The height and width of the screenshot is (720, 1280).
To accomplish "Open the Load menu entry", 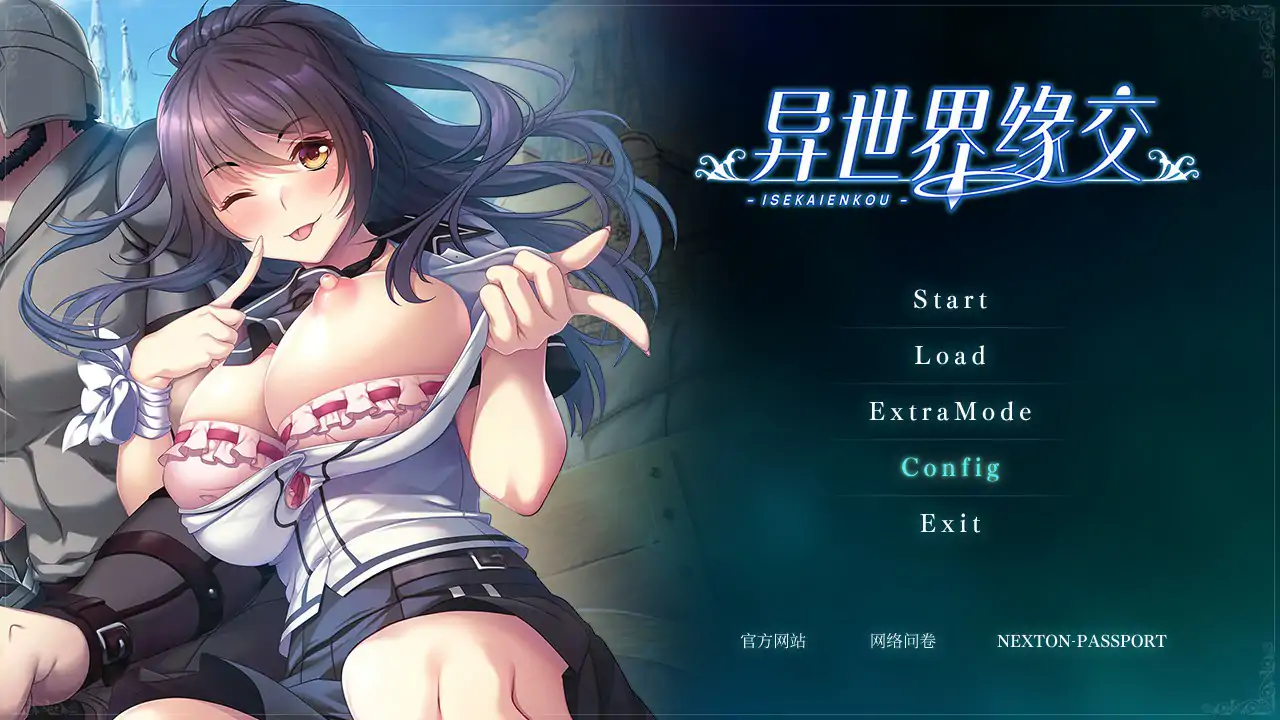I will tap(951, 356).
